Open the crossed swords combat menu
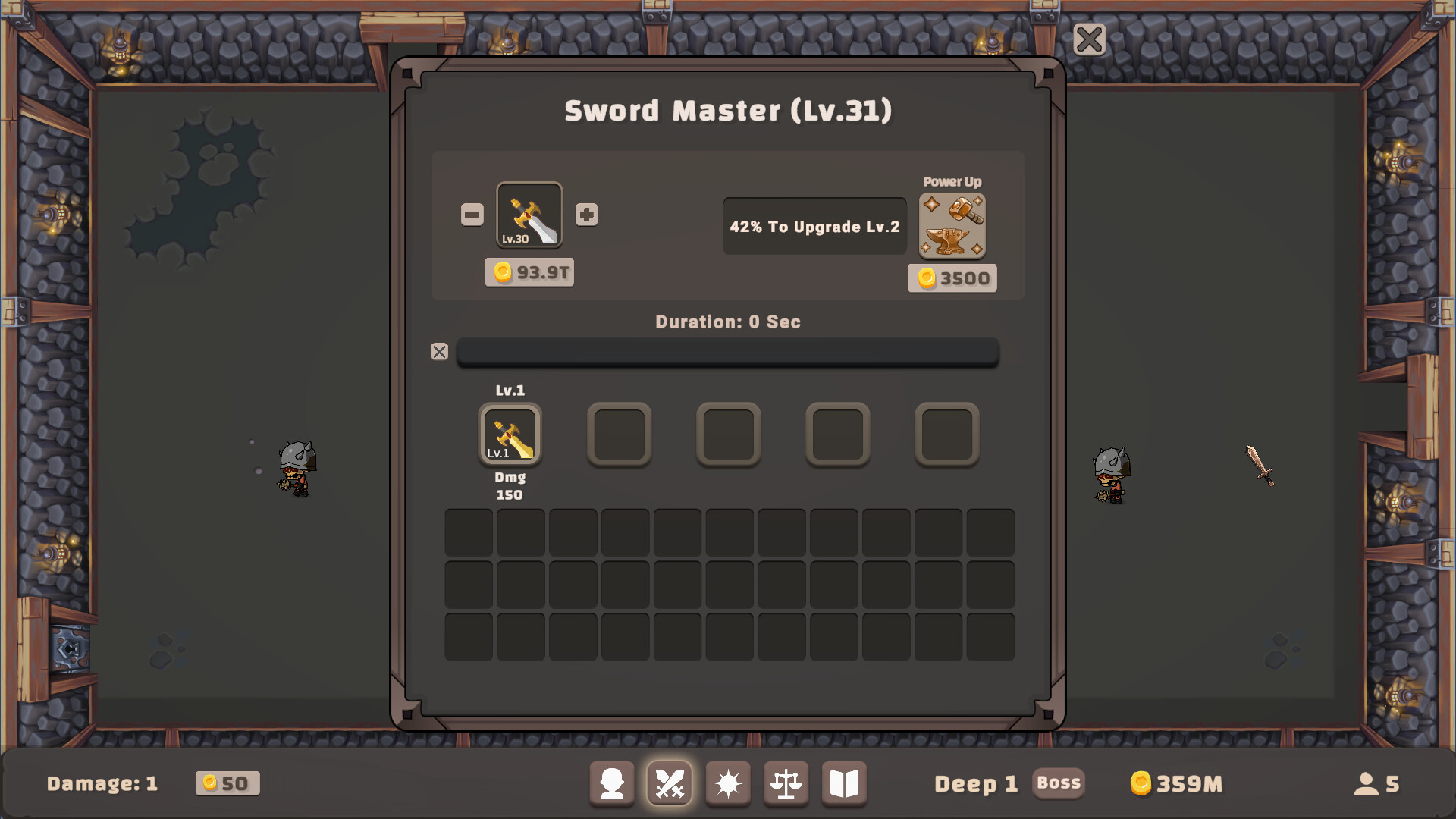The height and width of the screenshot is (819, 1456). (670, 783)
